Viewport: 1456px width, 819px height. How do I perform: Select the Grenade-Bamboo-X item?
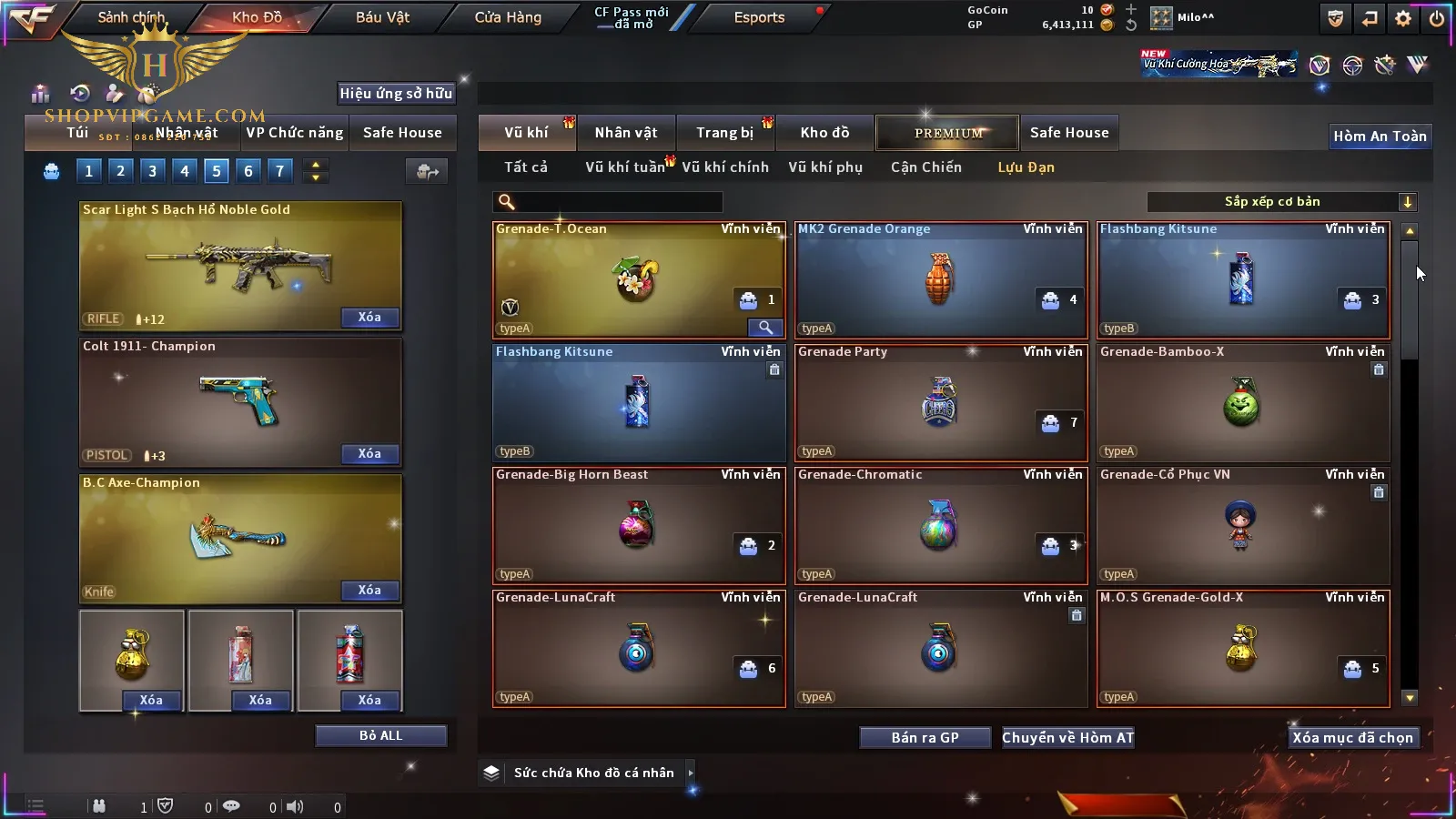click(1243, 403)
